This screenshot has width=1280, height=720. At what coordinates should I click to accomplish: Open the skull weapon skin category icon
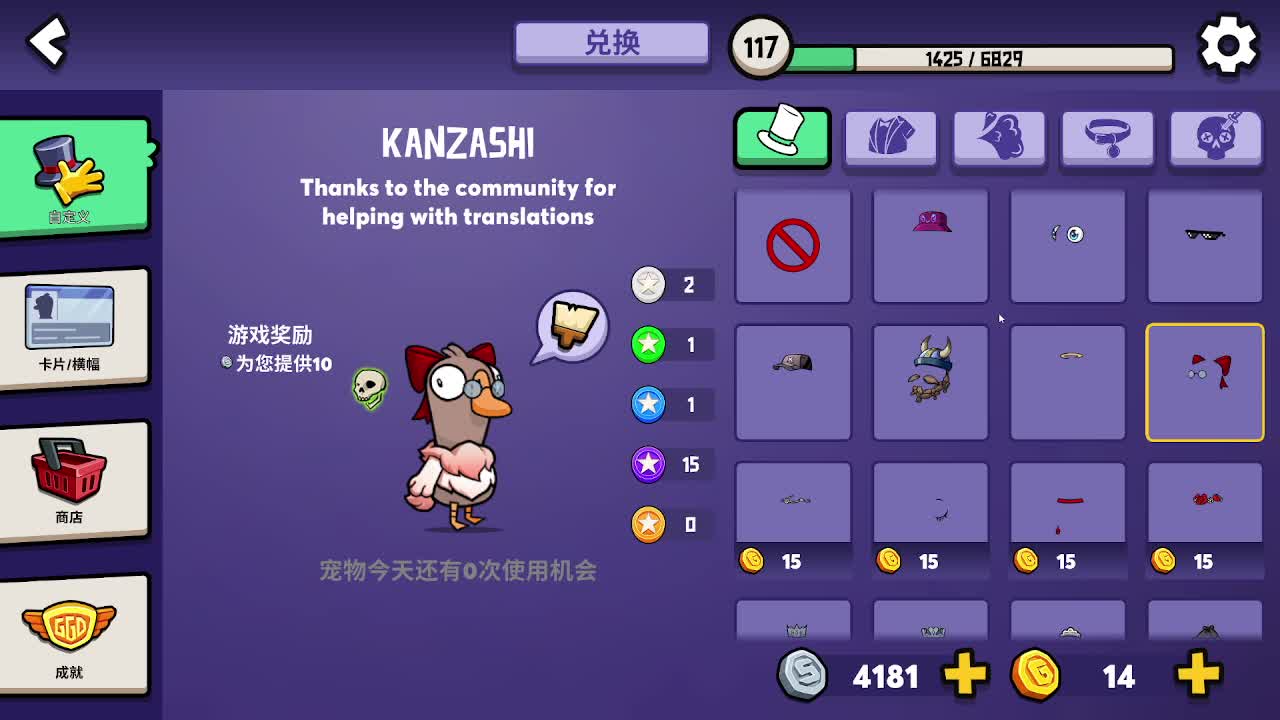tap(1214, 137)
